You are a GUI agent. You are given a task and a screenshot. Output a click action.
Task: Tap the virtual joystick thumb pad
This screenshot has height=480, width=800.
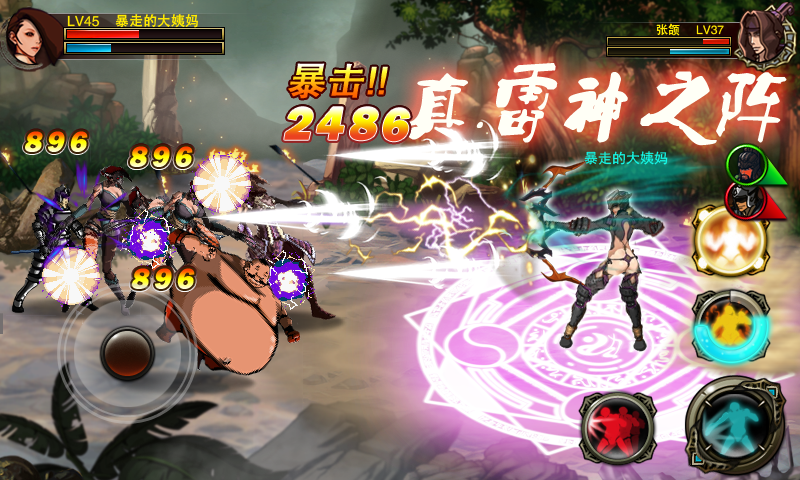tap(127, 352)
